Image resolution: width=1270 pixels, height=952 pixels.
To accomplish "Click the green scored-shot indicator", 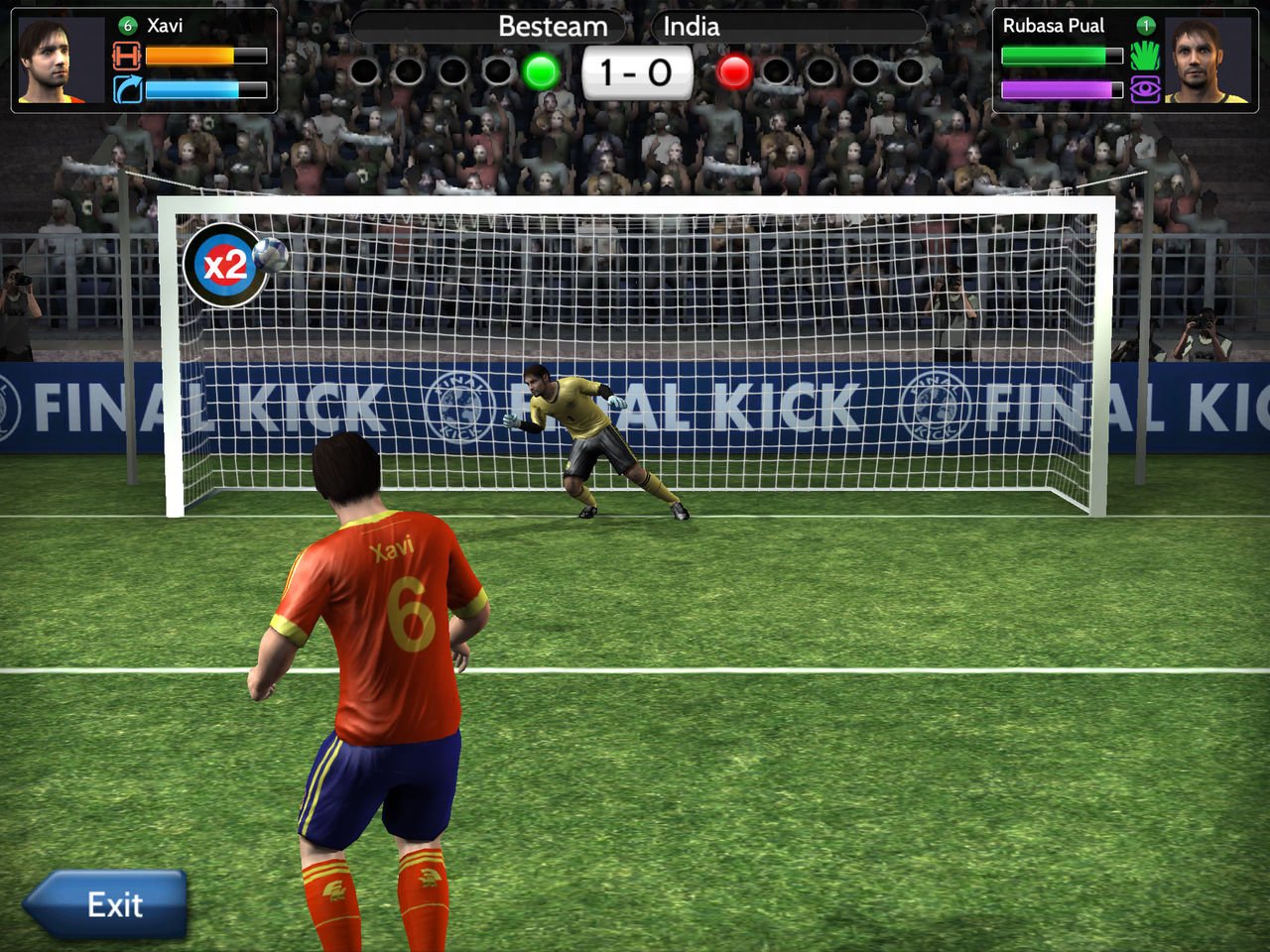I will pos(539,71).
